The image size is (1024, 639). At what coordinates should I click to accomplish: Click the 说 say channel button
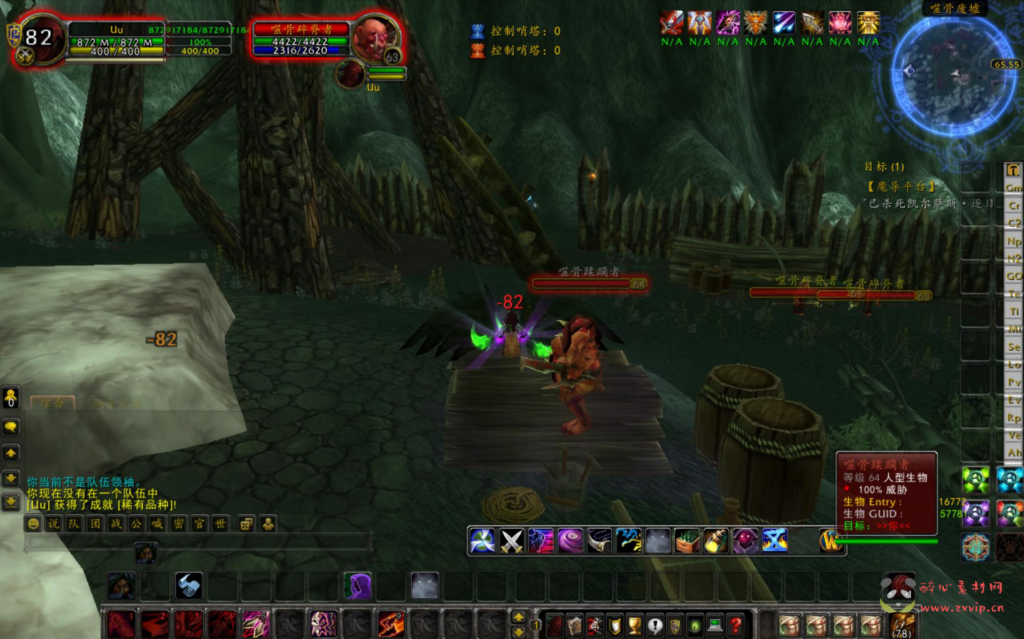point(54,523)
